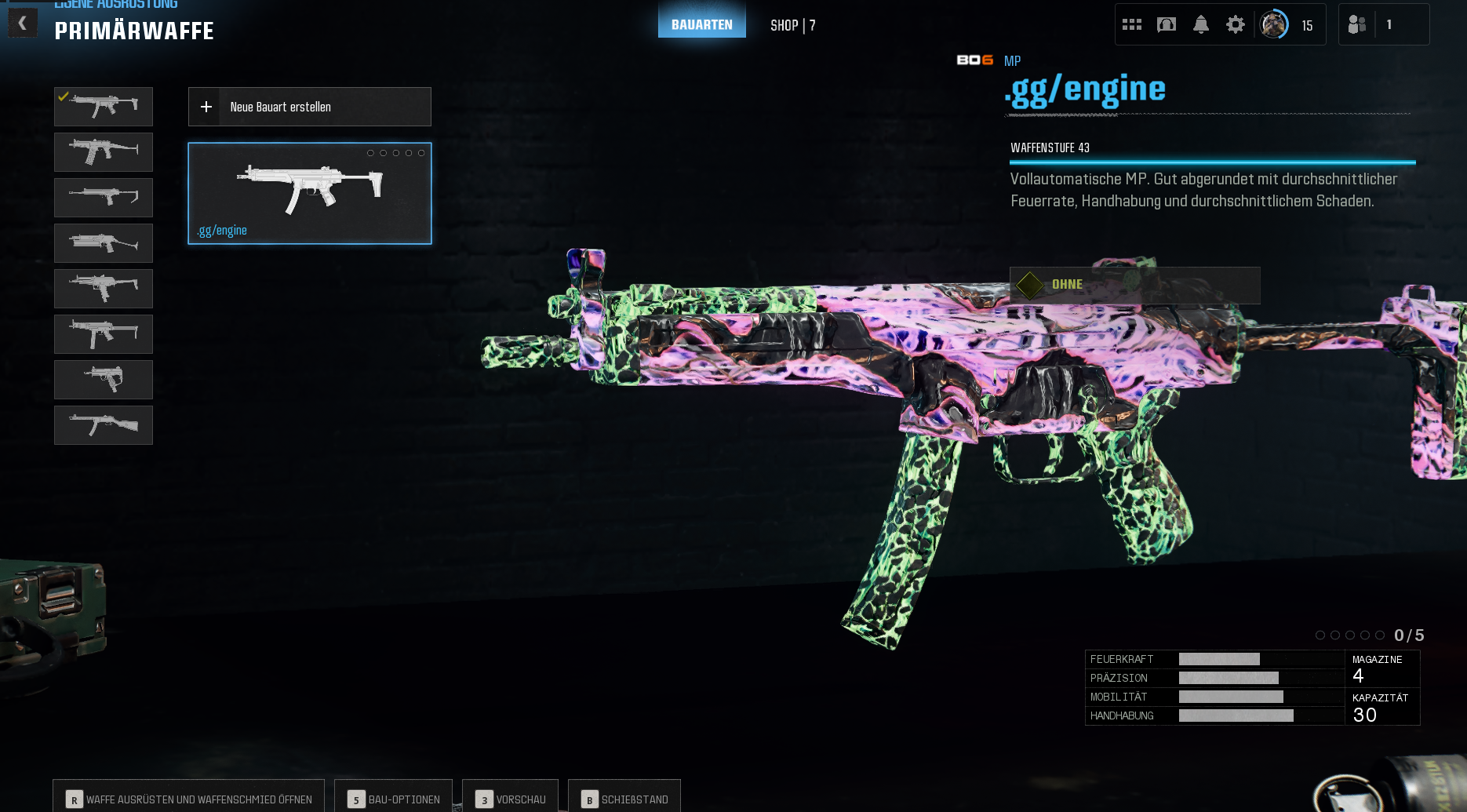Show notifications via the bell icon
This screenshot has width=1467, height=812.
point(1200,25)
